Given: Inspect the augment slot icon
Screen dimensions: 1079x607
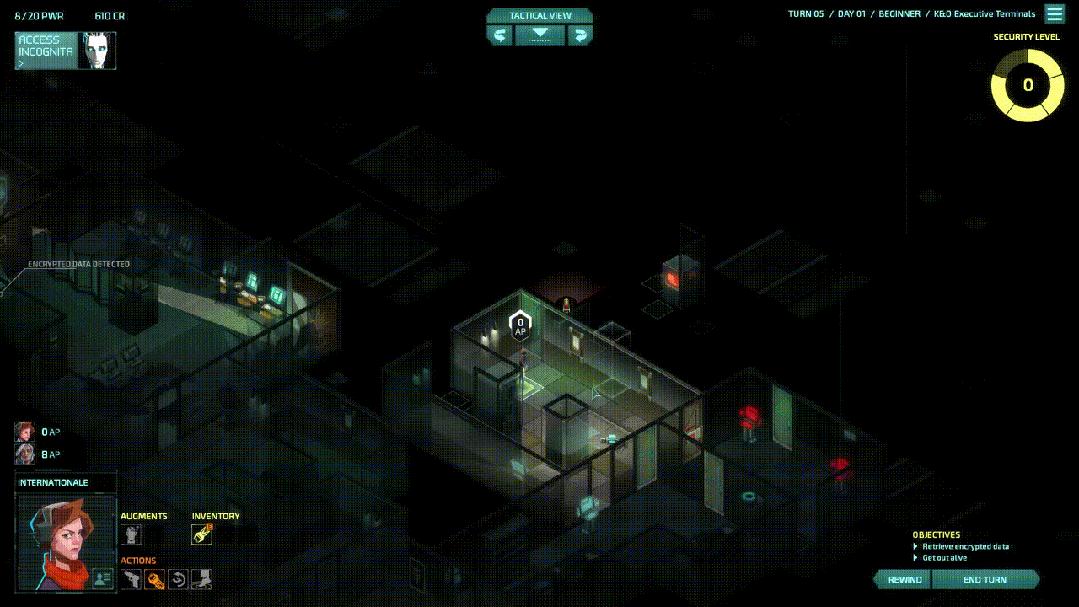Looking at the screenshot, I should (x=131, y=535).
